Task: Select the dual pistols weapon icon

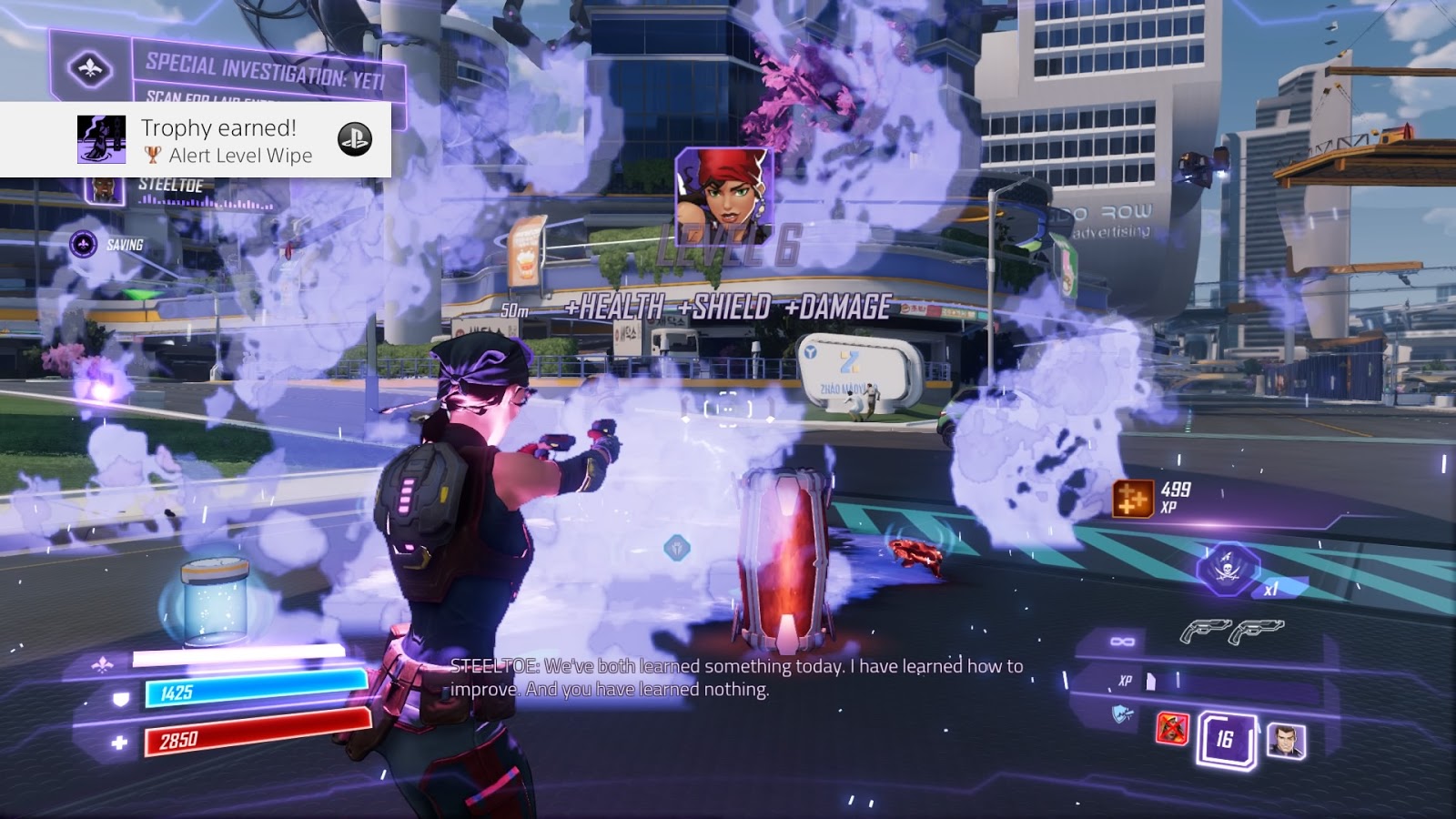Action: [1231, 630]
